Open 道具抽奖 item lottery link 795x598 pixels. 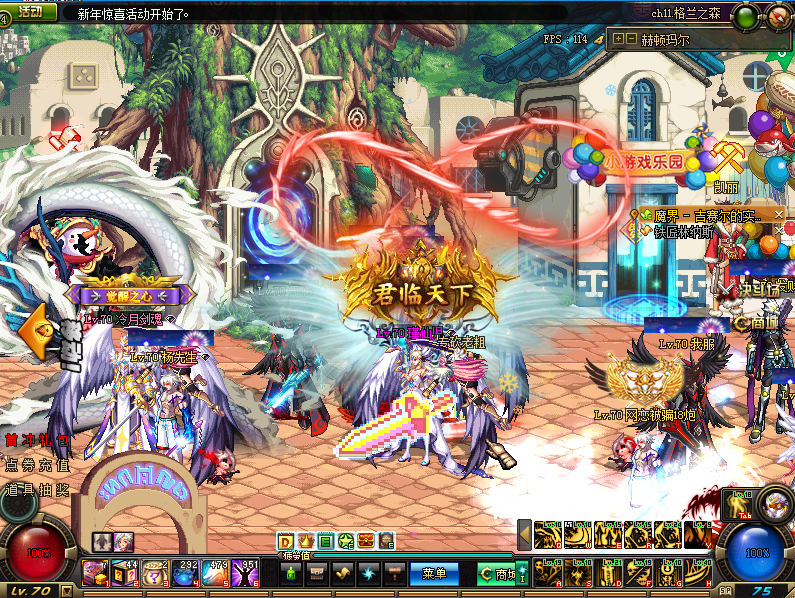(38, 488)
